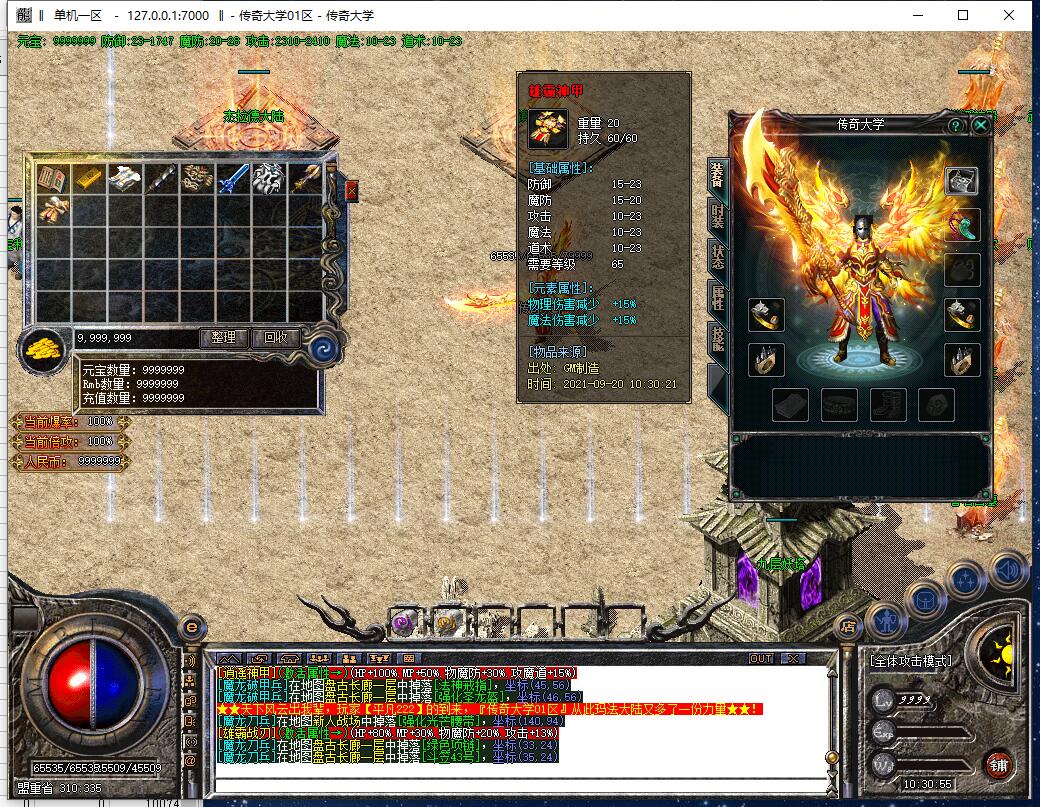
Task: Select the equipped helmet slot
Action: coord(962,181)
